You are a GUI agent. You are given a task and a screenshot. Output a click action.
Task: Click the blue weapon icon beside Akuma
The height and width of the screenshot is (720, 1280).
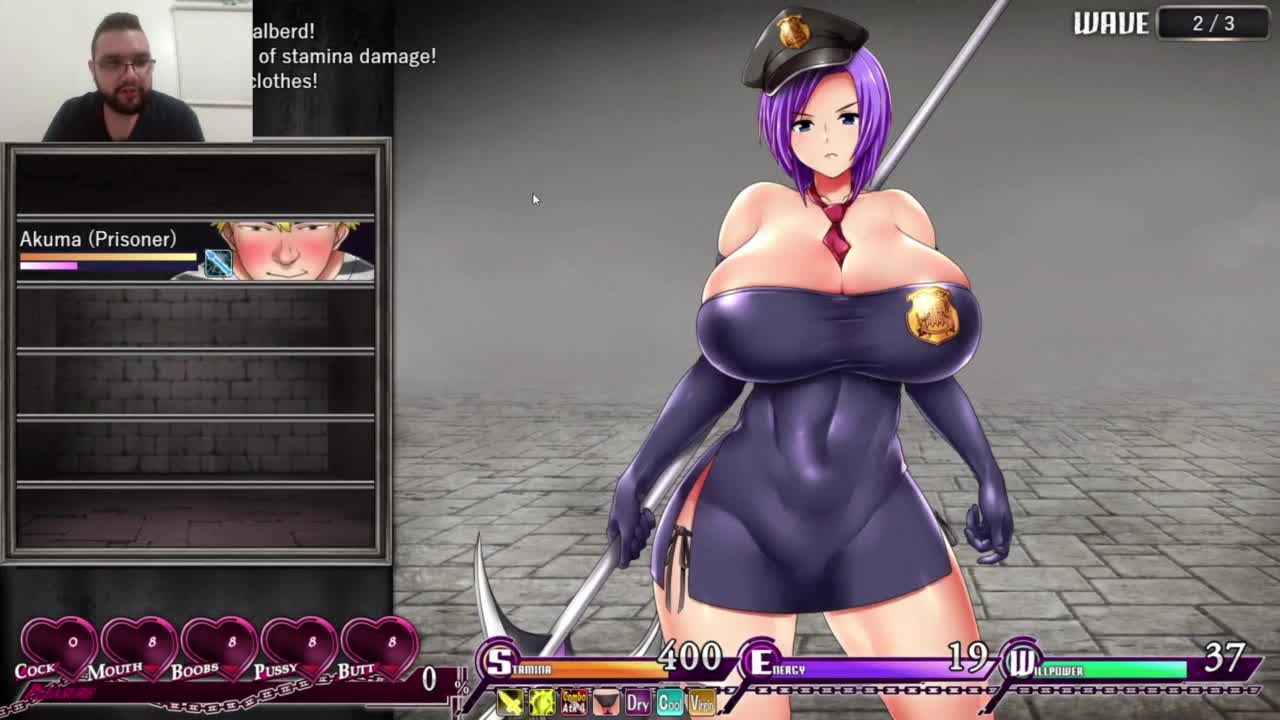[x=218, y=263]
